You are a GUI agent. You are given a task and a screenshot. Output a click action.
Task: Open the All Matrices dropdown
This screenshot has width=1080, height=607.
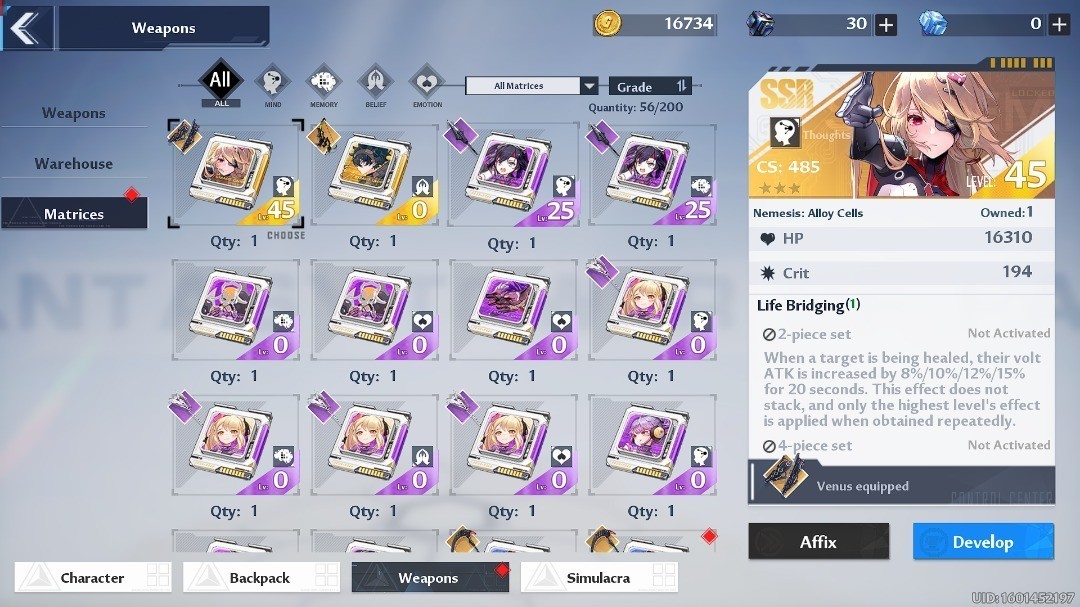531,86
